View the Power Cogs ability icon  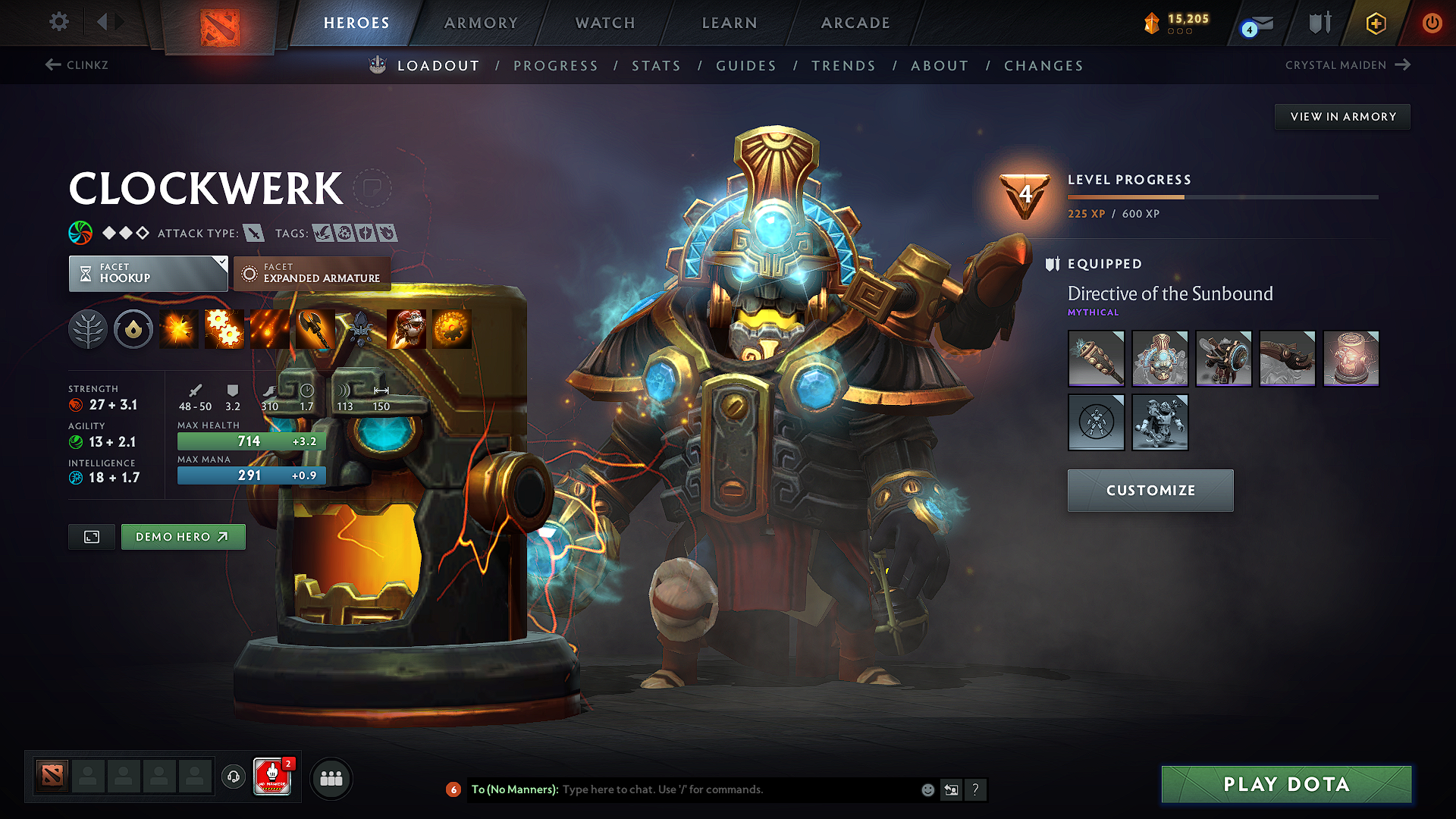pos(224,328)
